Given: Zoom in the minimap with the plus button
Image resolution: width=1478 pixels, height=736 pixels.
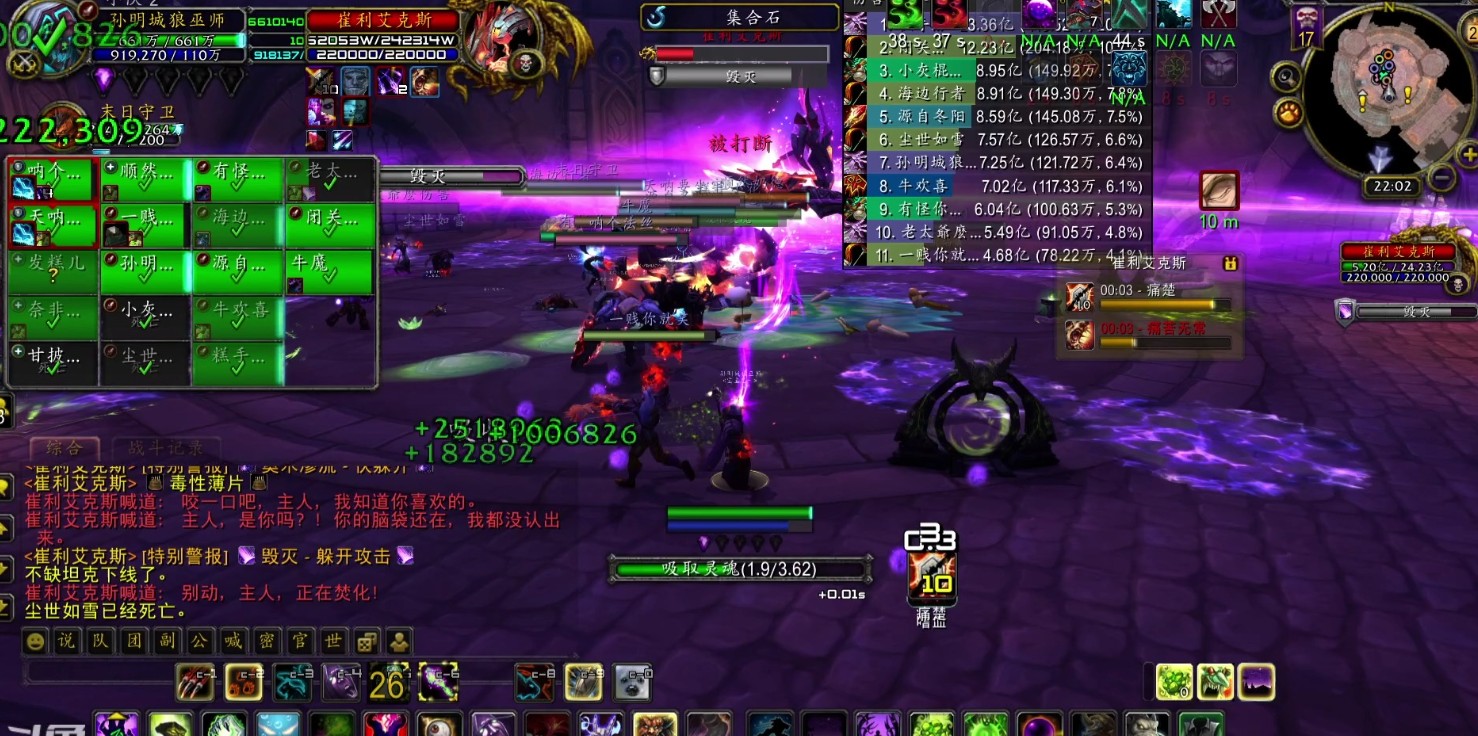Looking at the screenshot, I should (x=1467, y=154).
